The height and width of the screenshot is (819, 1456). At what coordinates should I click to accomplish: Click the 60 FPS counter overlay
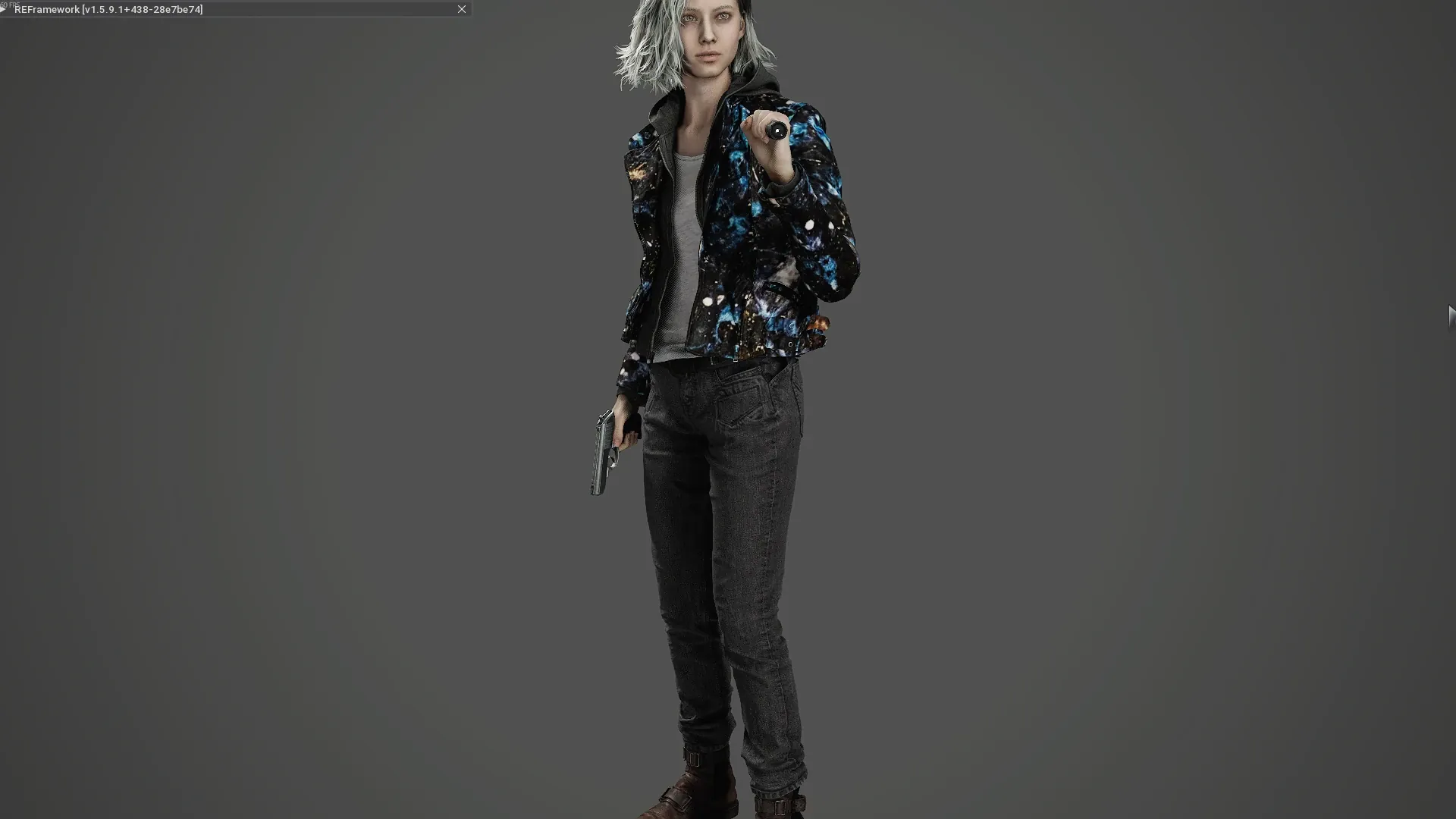(x=11, y=3)
